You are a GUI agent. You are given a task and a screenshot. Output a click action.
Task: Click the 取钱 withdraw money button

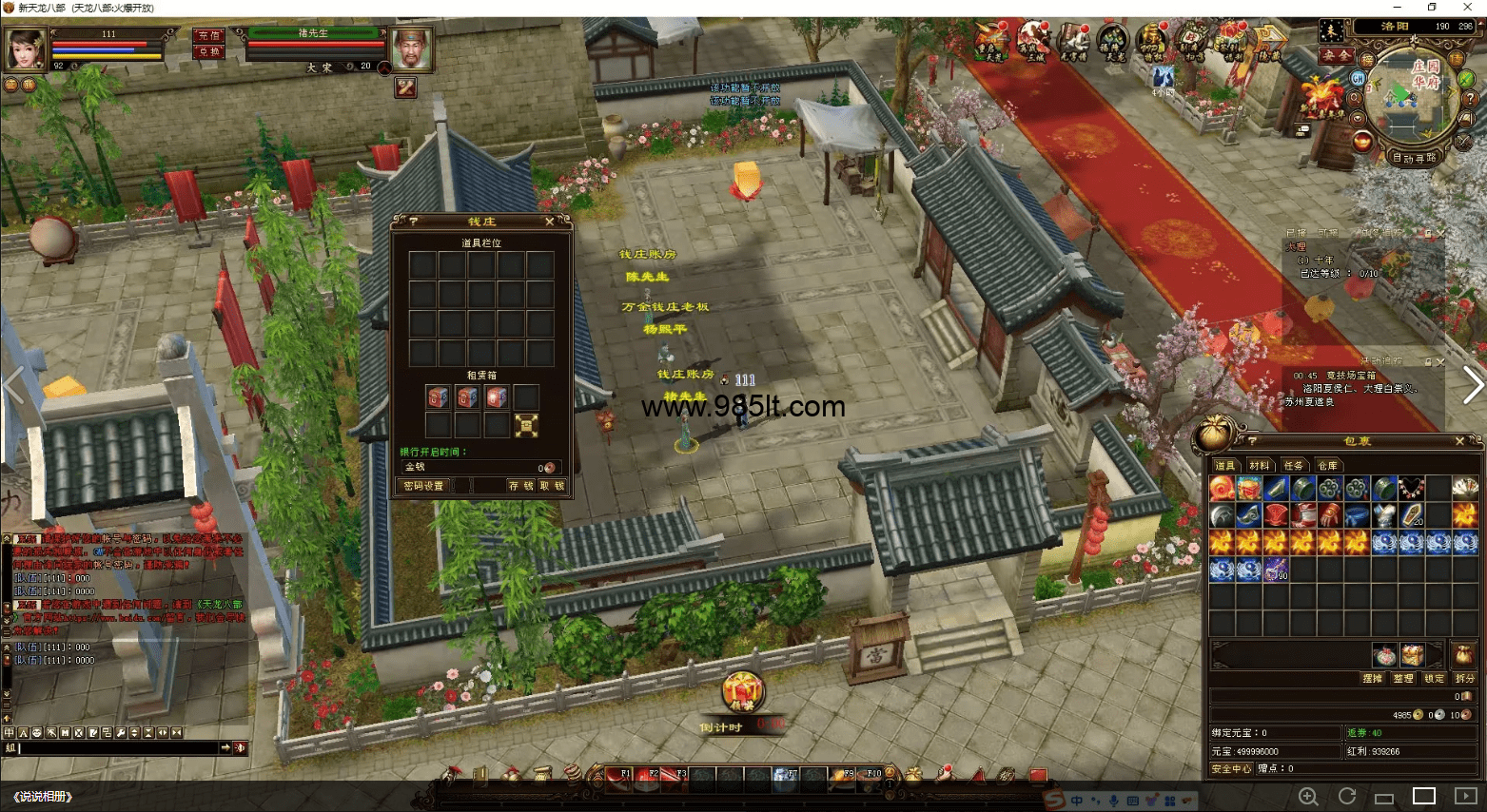552,486
